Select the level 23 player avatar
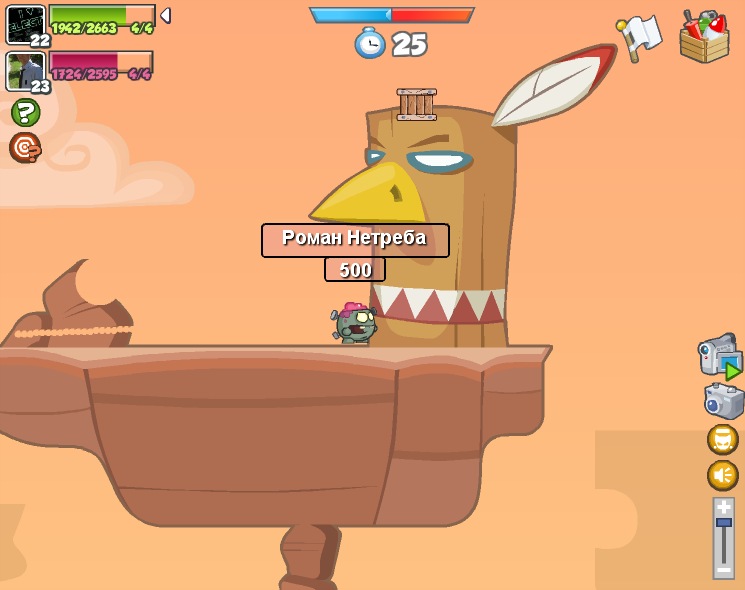This screenshot has width=745, height=590. coord(25,71)
